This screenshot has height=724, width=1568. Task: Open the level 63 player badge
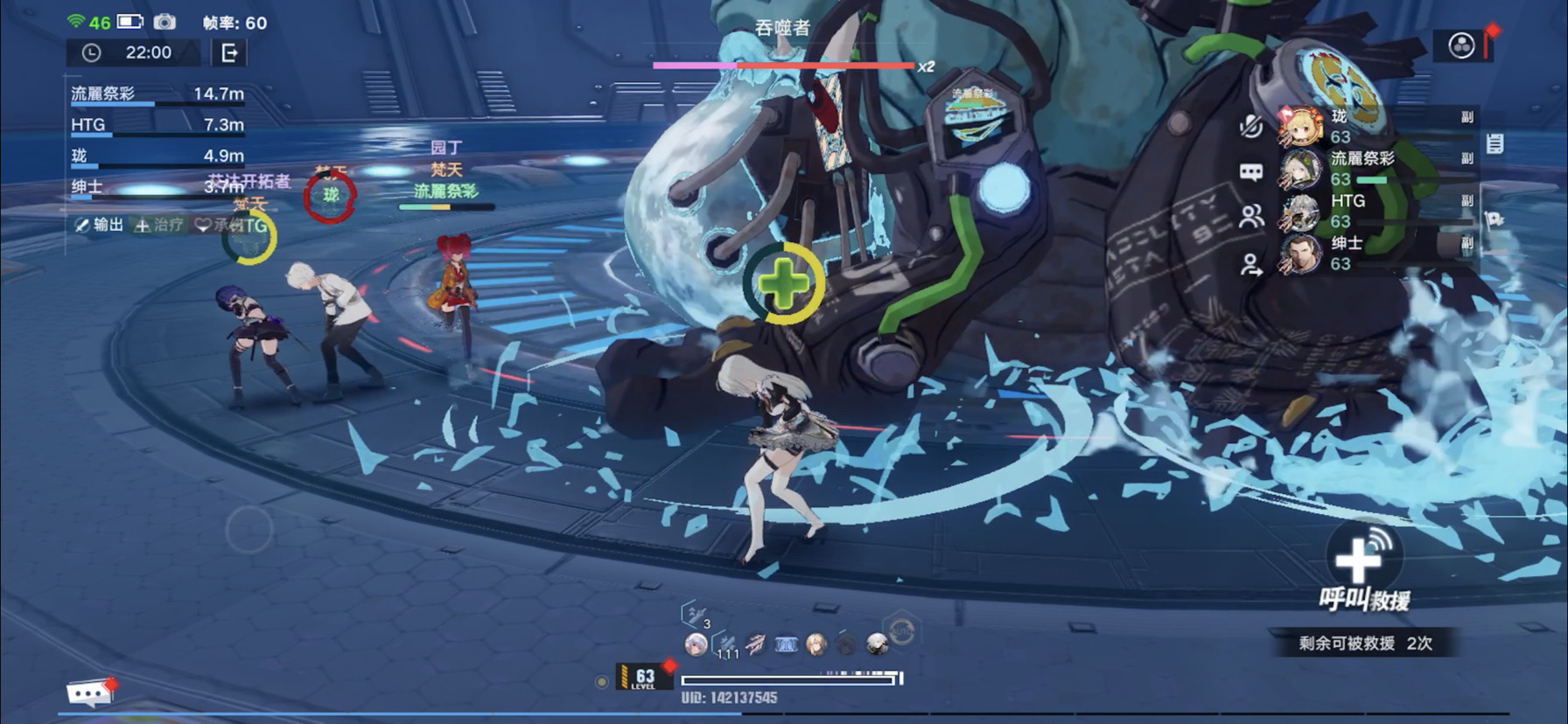click(643, 678)
